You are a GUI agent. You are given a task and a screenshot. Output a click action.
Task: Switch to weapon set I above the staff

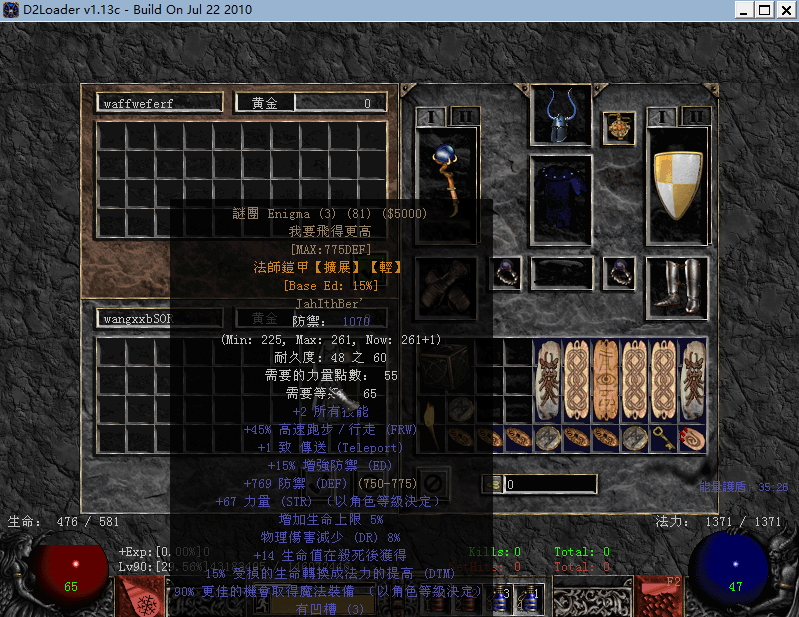pos(430,117)
